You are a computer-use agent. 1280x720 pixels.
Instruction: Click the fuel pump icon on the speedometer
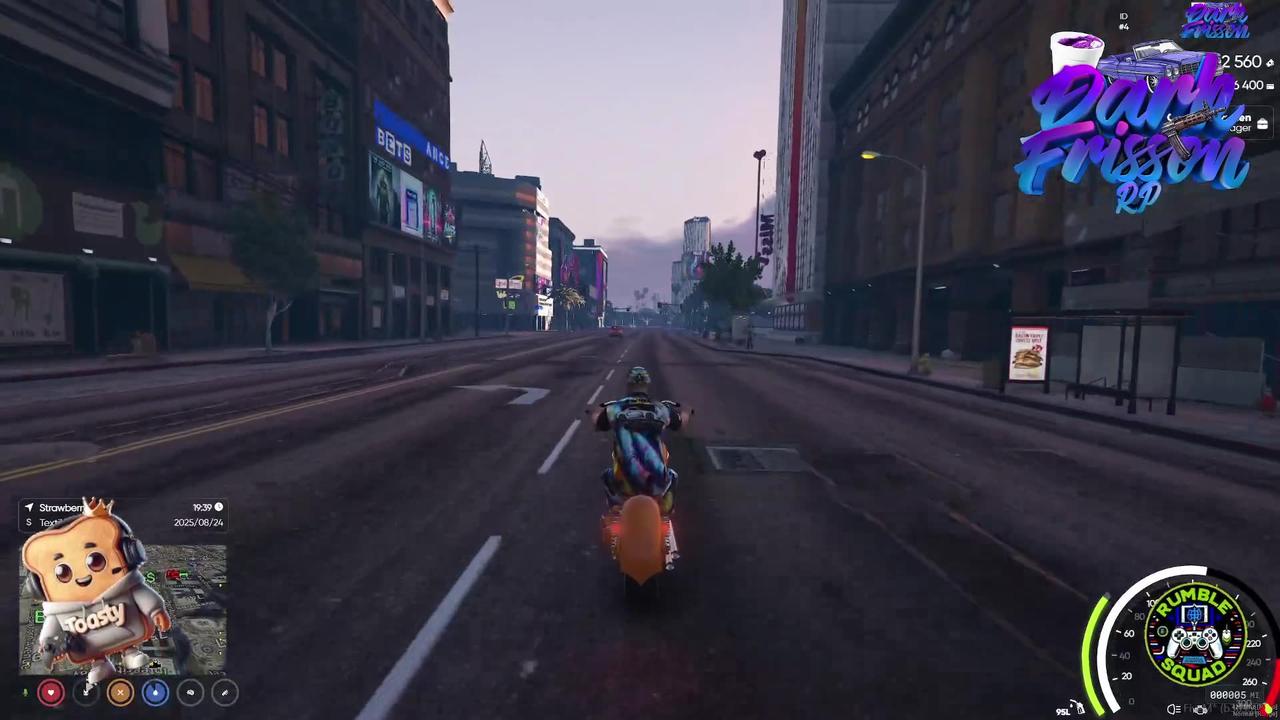pyautogui.click(x=1077, y=707)
